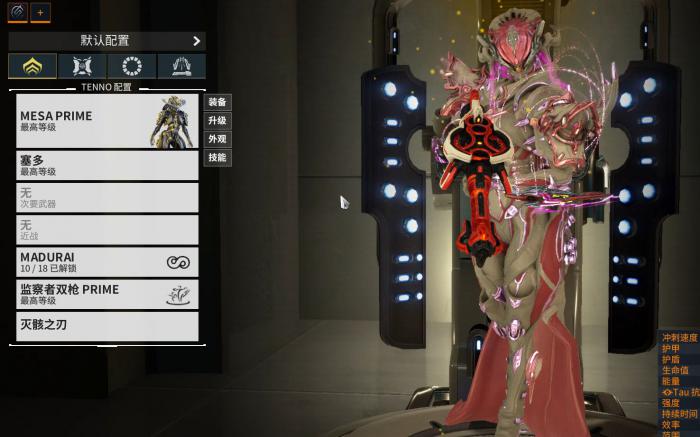Image resolution: width=700 pixels, height=437 pixels.
Task: Open the empty 近战 melee slot
Action: (108, 230)
